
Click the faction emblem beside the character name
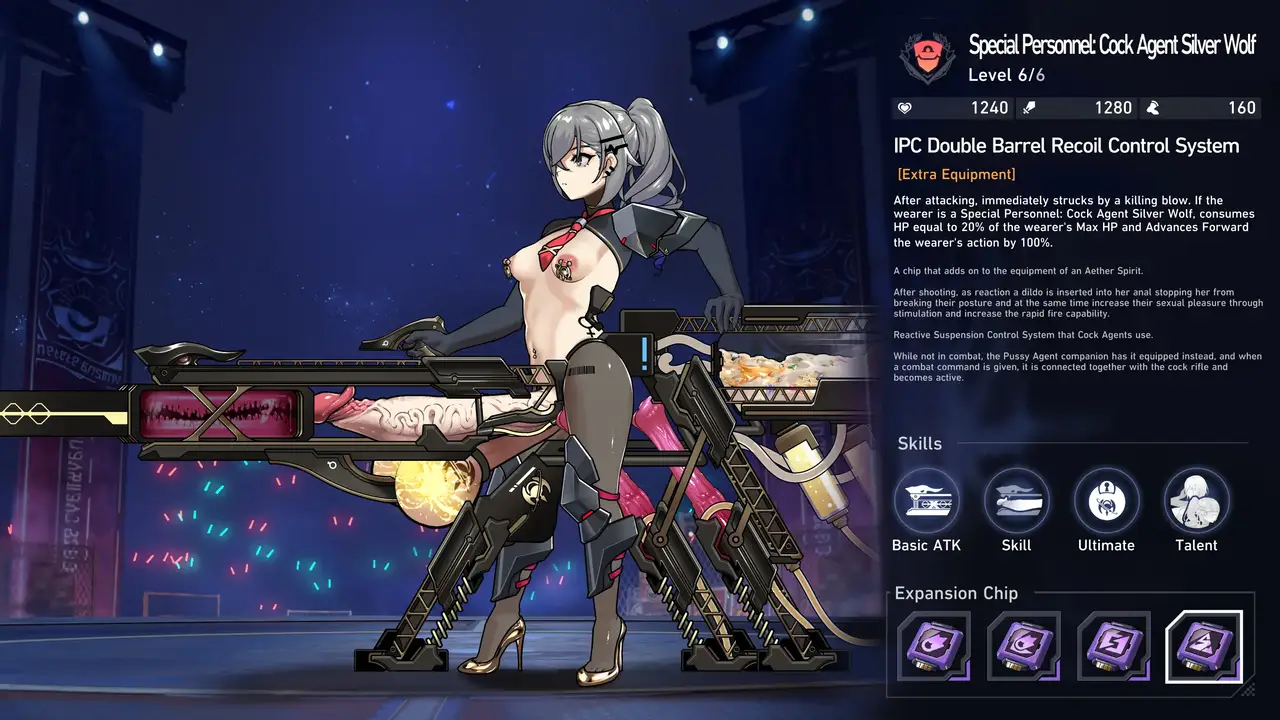pyautogui.click(x=927, y=57)
